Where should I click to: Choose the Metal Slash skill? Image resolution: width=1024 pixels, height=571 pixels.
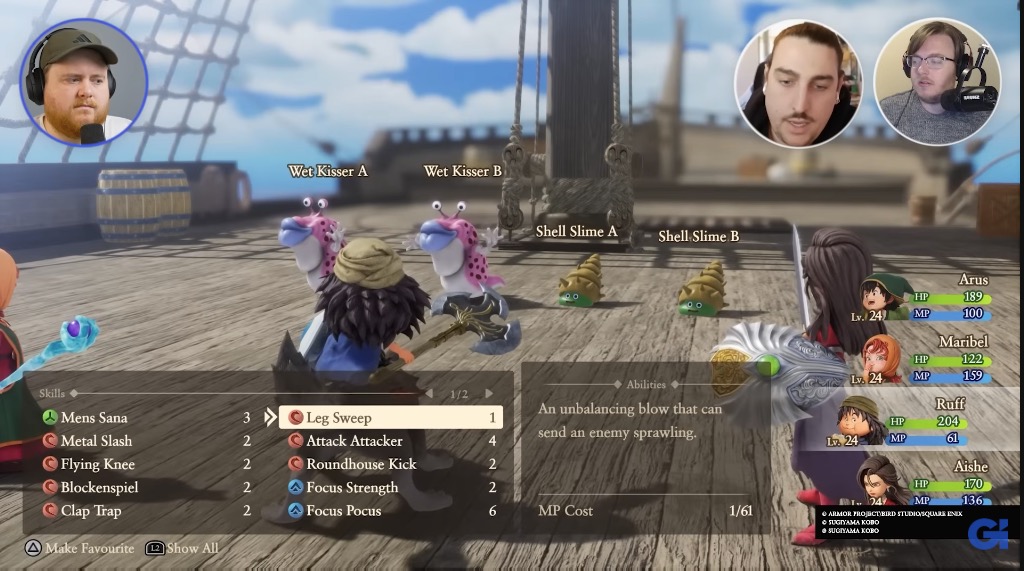(96, 441)
